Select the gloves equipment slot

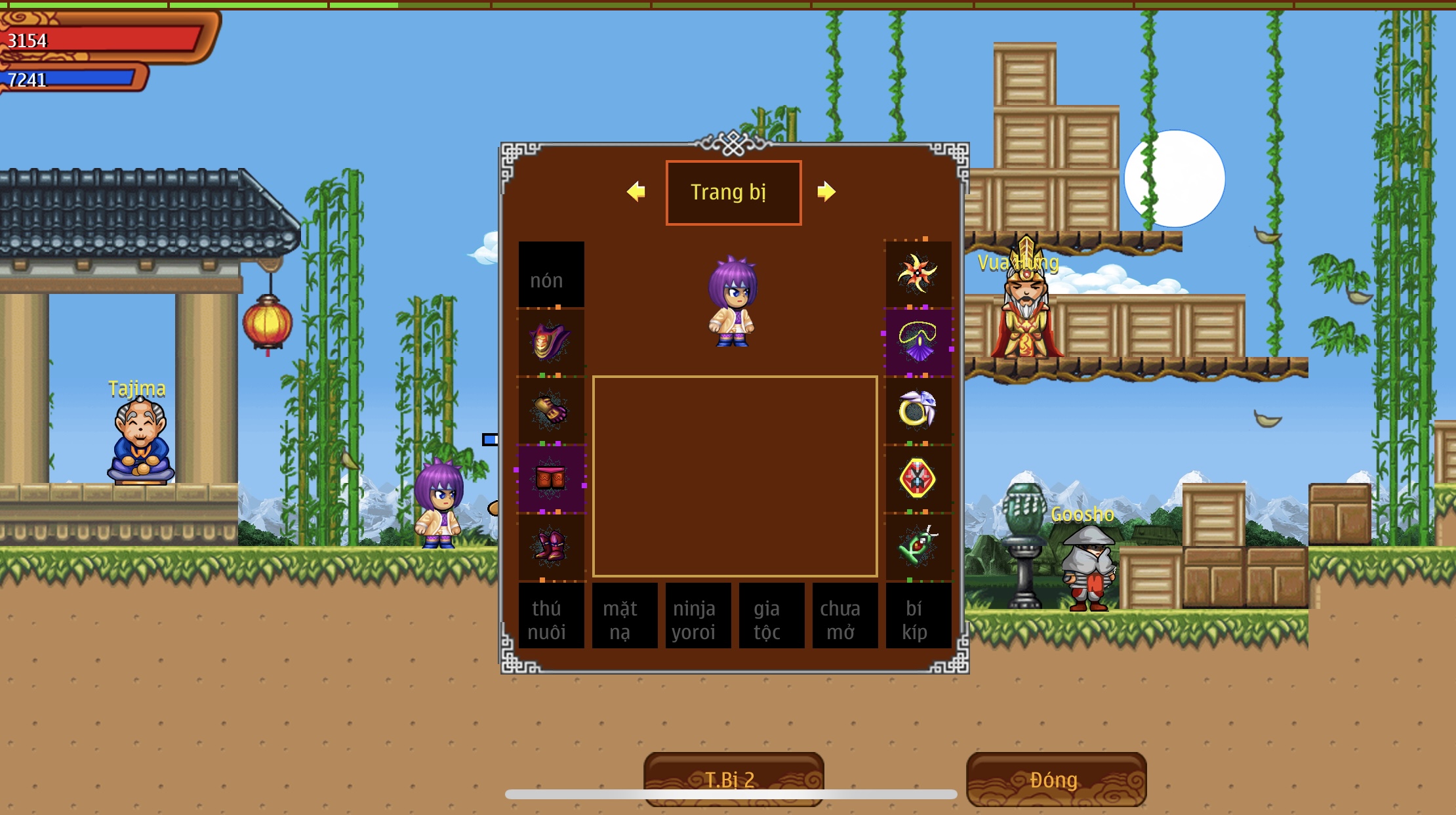[x=551, y=410]
